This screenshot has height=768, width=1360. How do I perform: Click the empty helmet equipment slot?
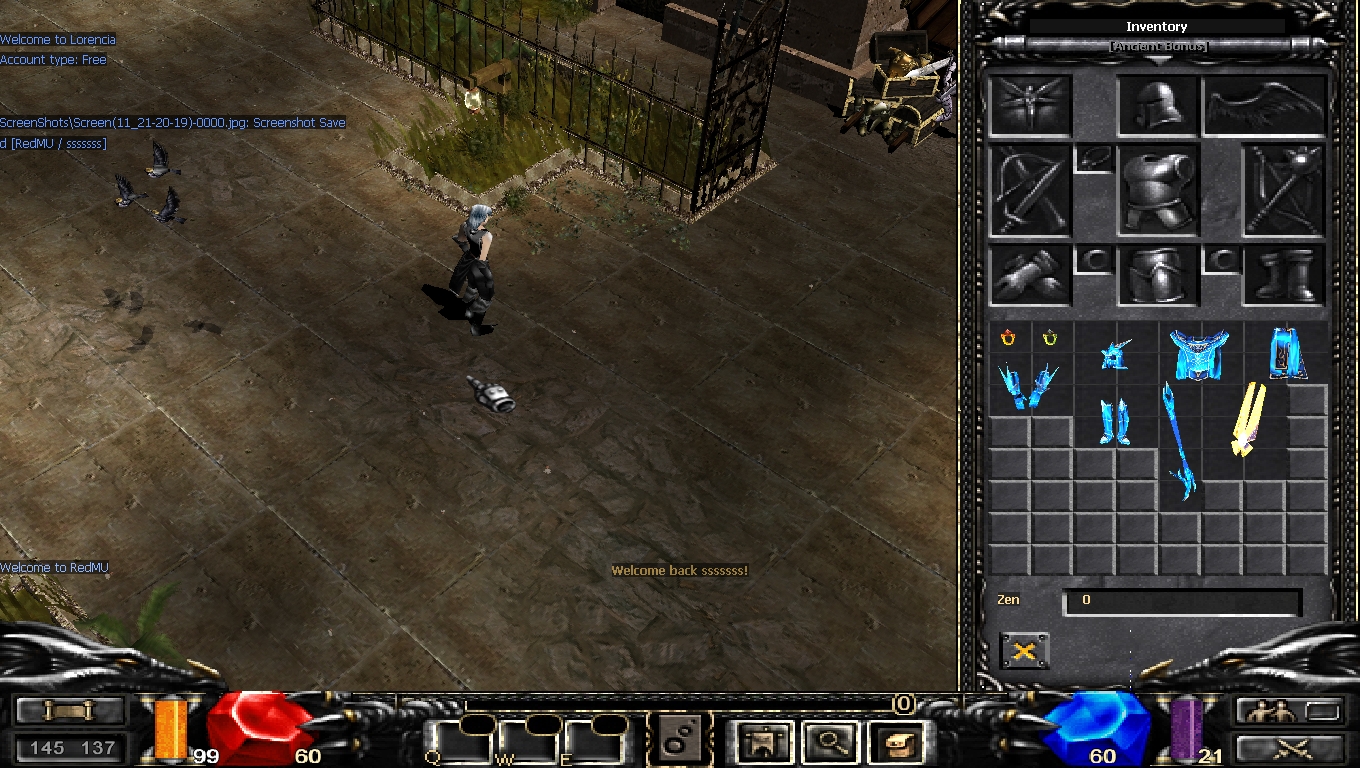(x=1158, y=105)
